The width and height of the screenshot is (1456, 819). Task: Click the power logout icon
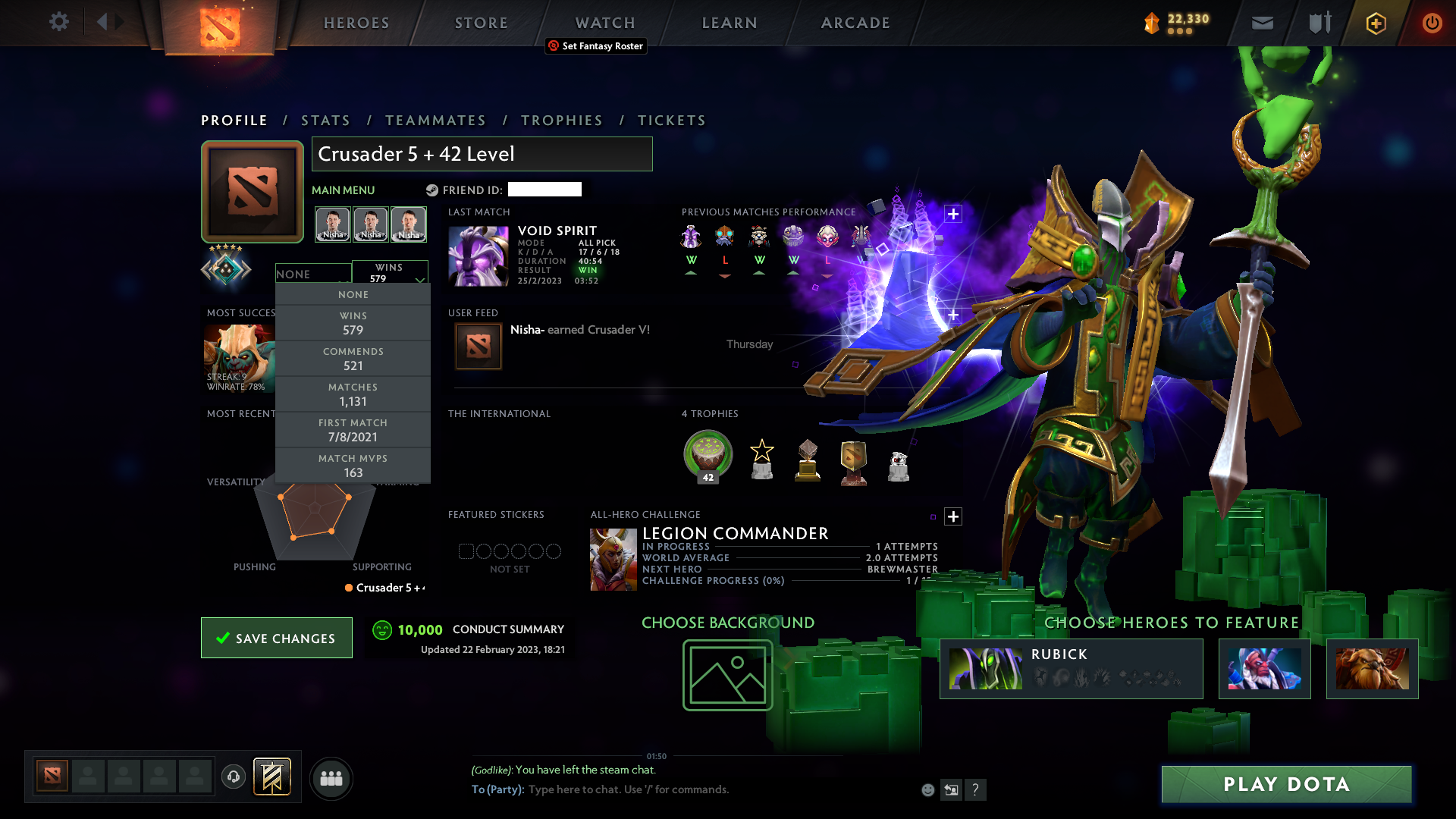pos(1432,23)
